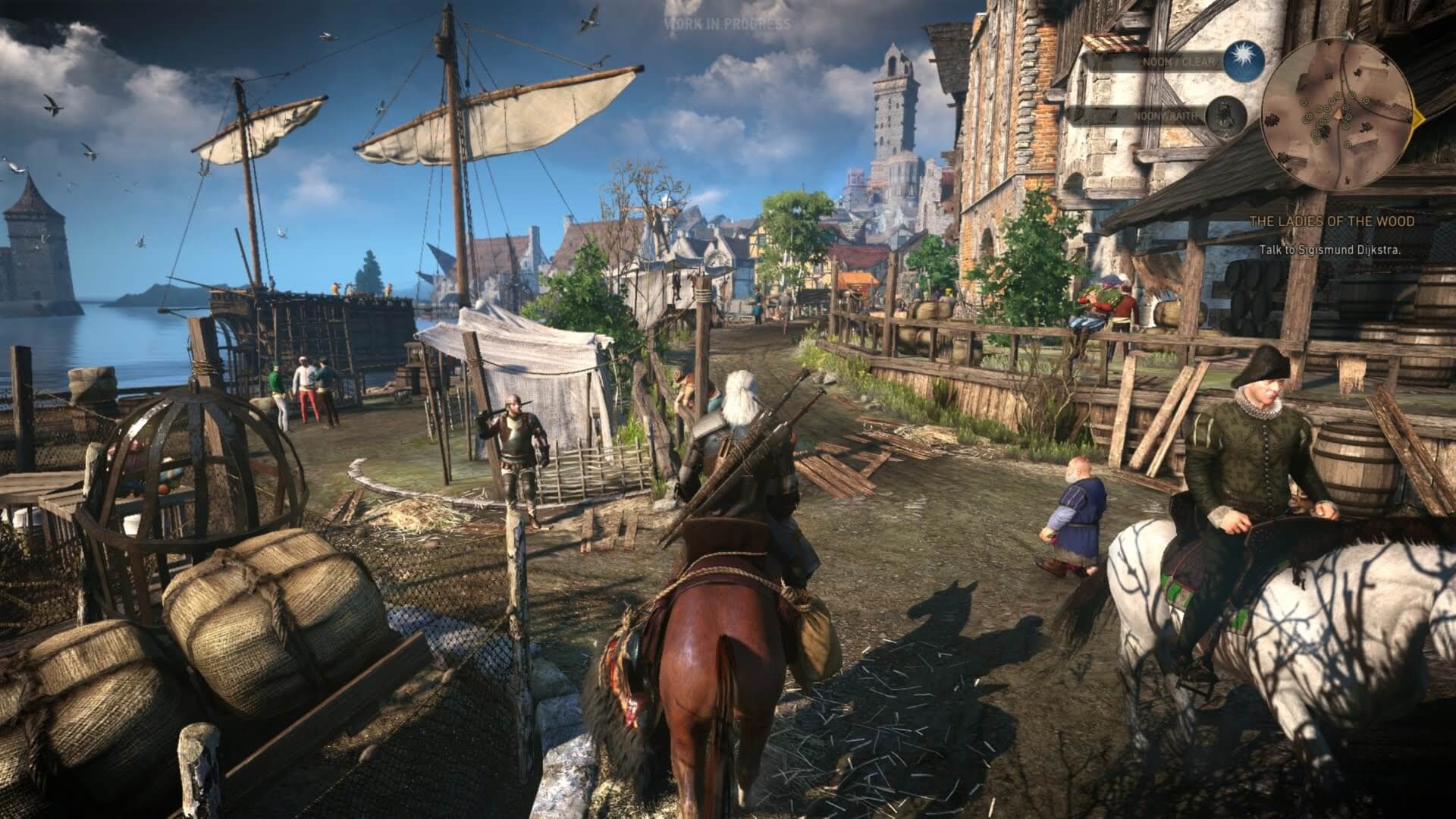Click the Noon / Clear sun icon

[1244, 61]
